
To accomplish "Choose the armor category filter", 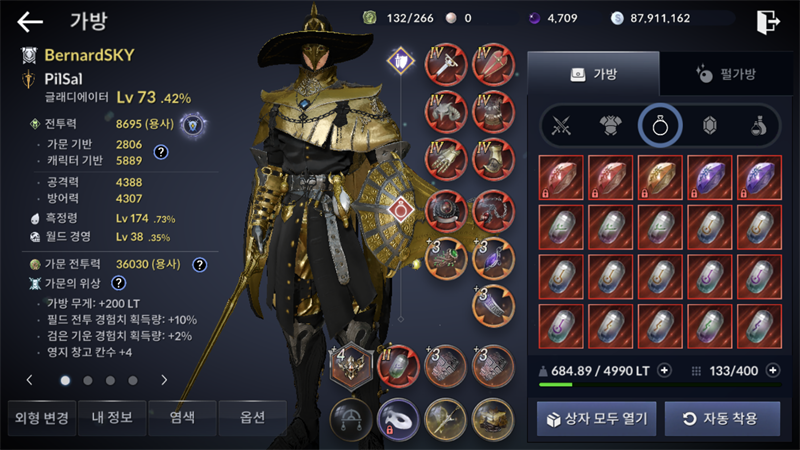I will coord(611,126).
